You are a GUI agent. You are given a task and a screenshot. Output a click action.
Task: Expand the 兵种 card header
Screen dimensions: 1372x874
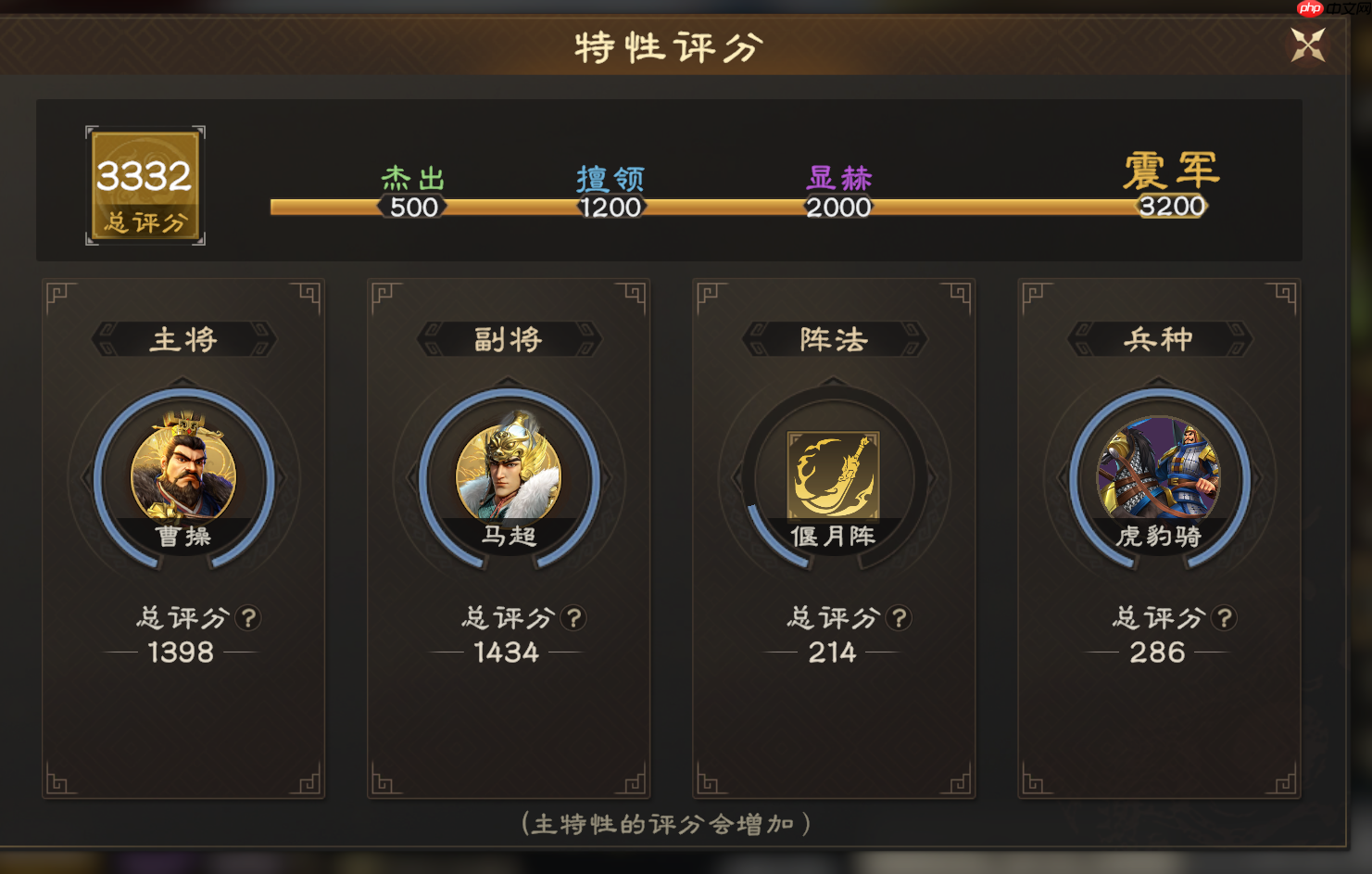(1157, 339)
